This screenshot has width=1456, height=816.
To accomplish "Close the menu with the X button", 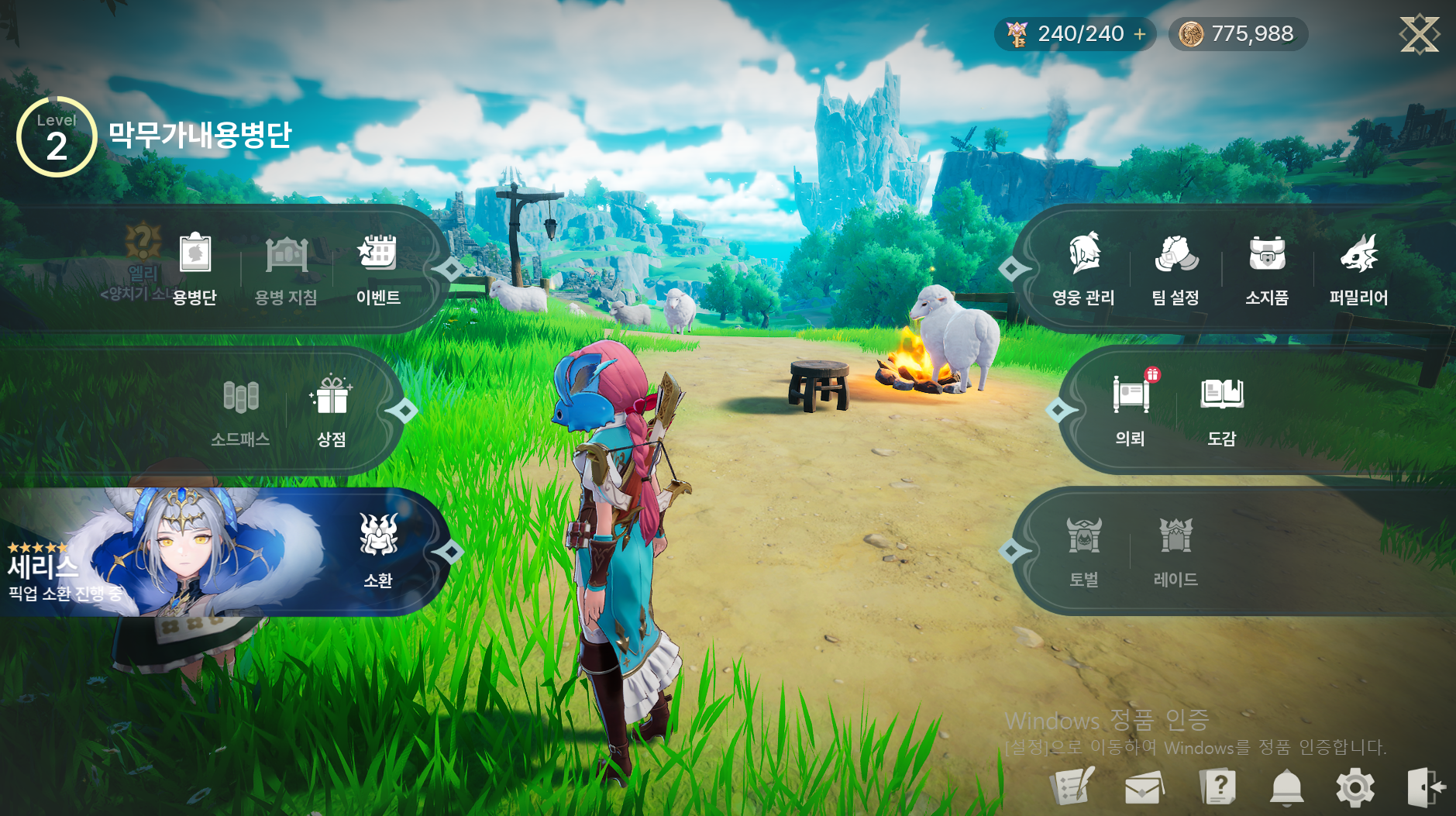I will click(1419, 34).
